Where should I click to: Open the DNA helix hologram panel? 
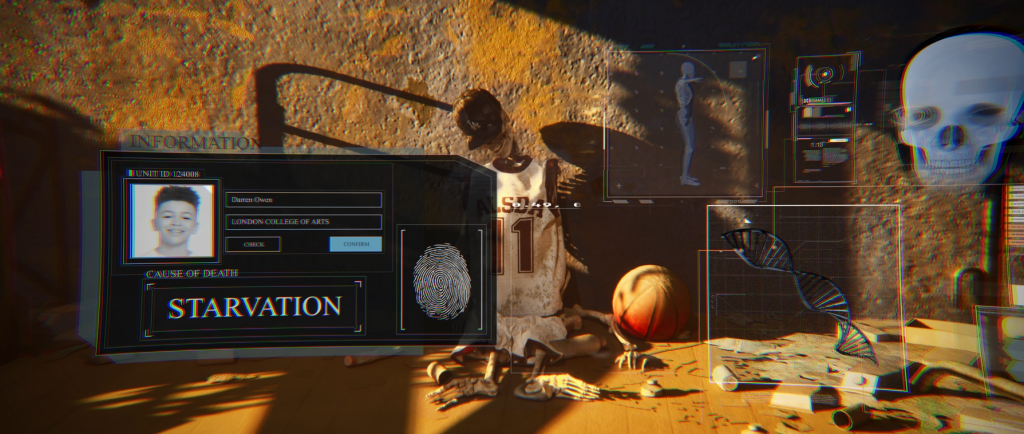click(803, 297)
